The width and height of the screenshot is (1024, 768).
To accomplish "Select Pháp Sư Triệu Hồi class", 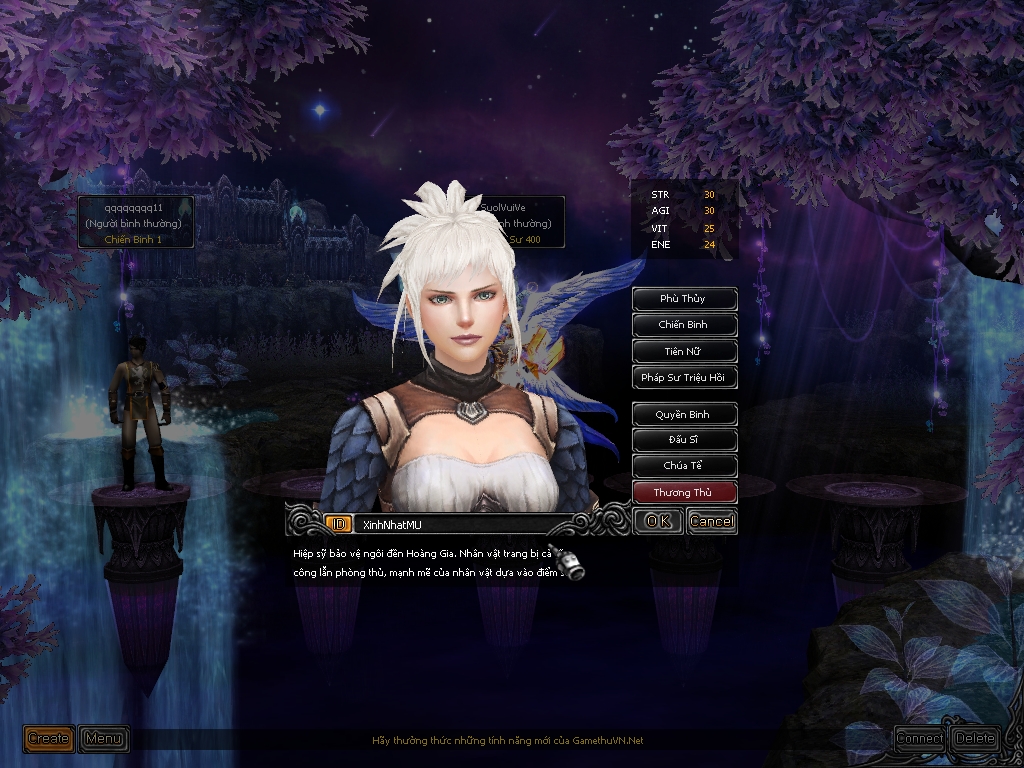I will click(x=684, y=378).
